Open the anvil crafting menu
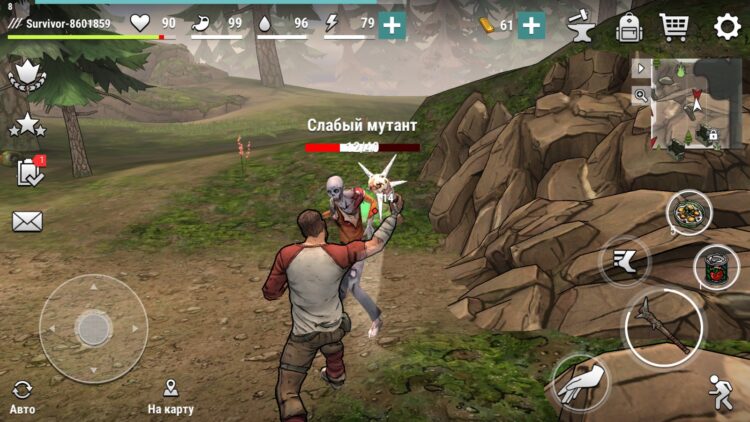Screen dimensions: 750x422 (581, 26)
